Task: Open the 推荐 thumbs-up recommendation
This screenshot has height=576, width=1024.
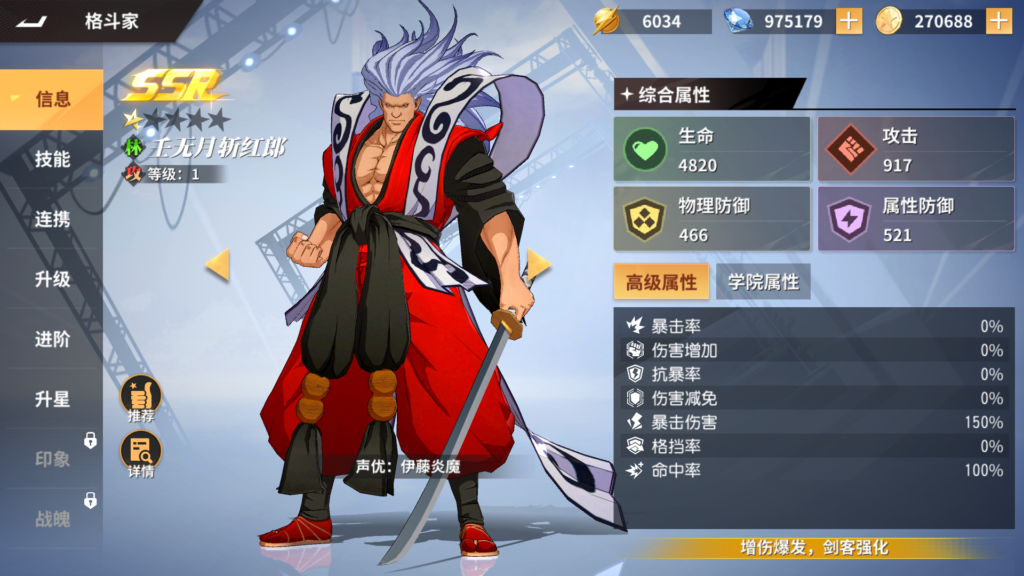Action: 141,398
